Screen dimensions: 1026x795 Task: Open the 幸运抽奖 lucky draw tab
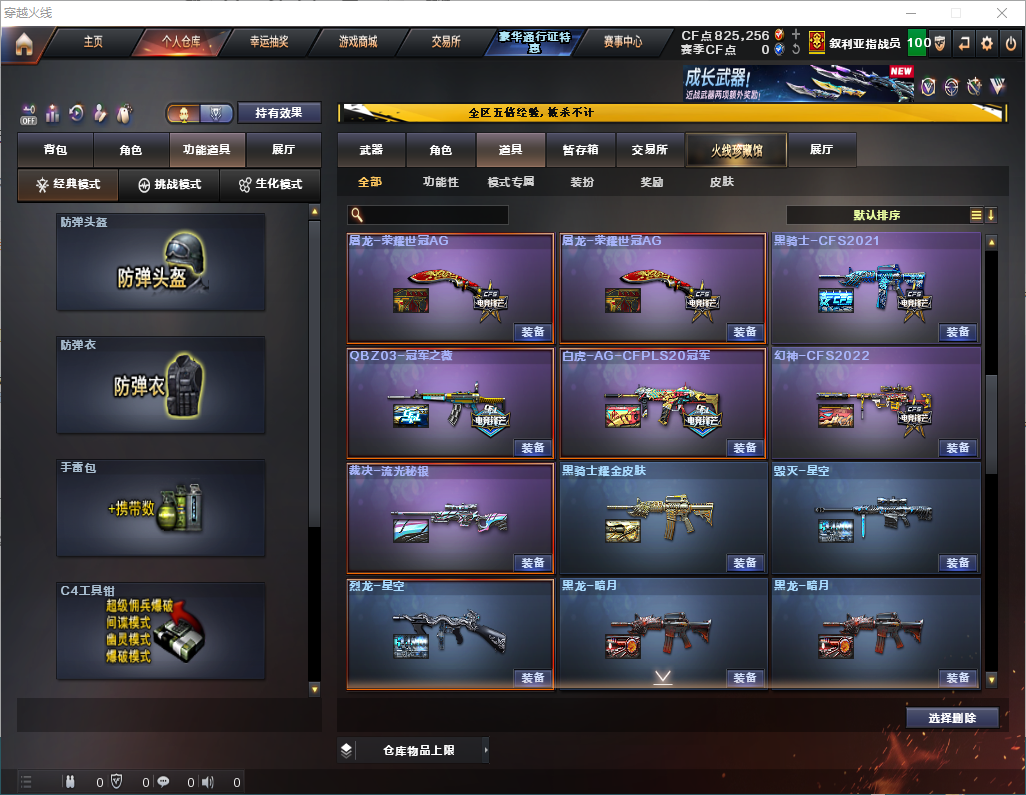click(x=266, y=42)
